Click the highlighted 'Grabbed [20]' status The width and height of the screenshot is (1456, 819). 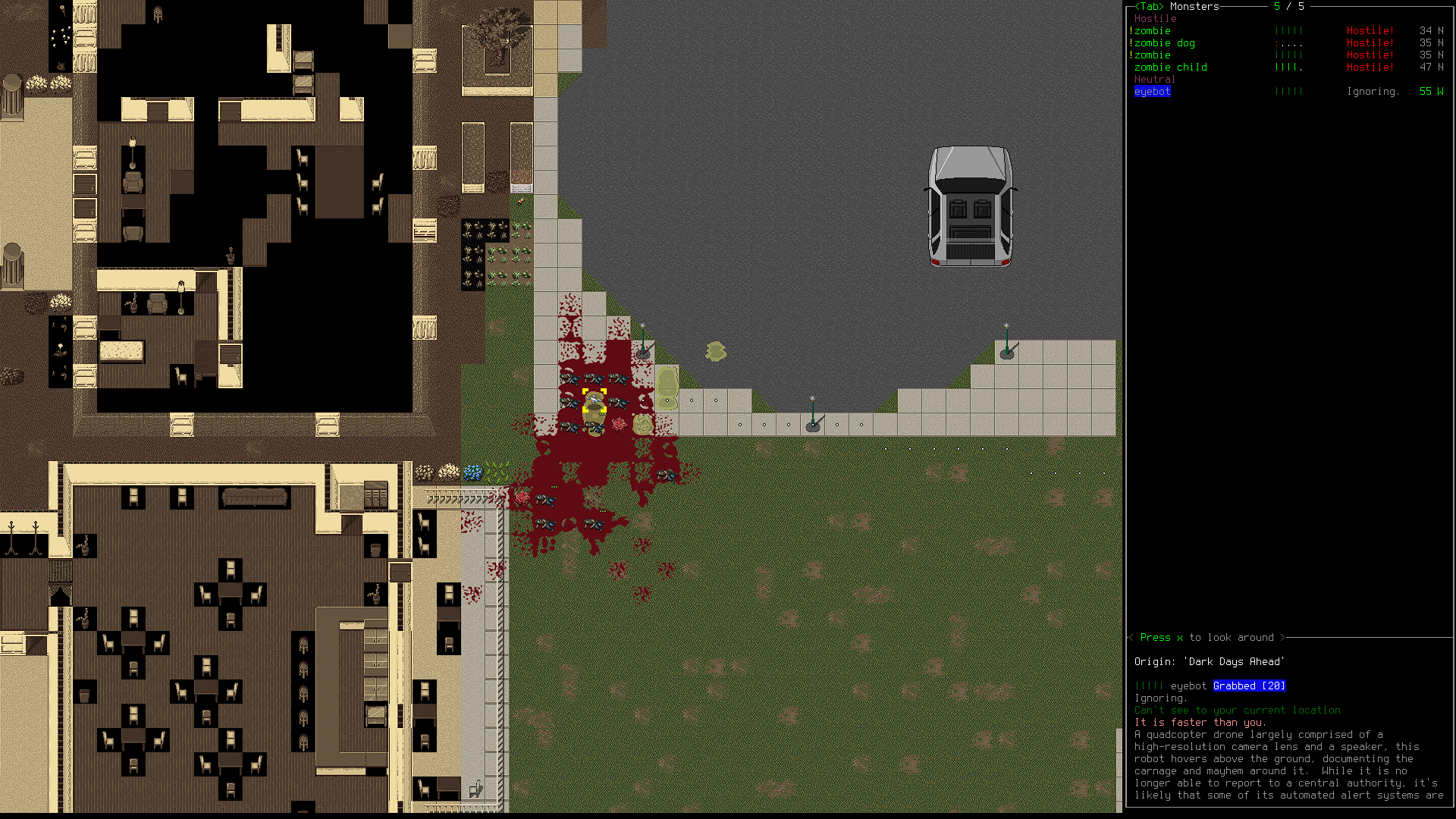click(x=1248, y=686)
